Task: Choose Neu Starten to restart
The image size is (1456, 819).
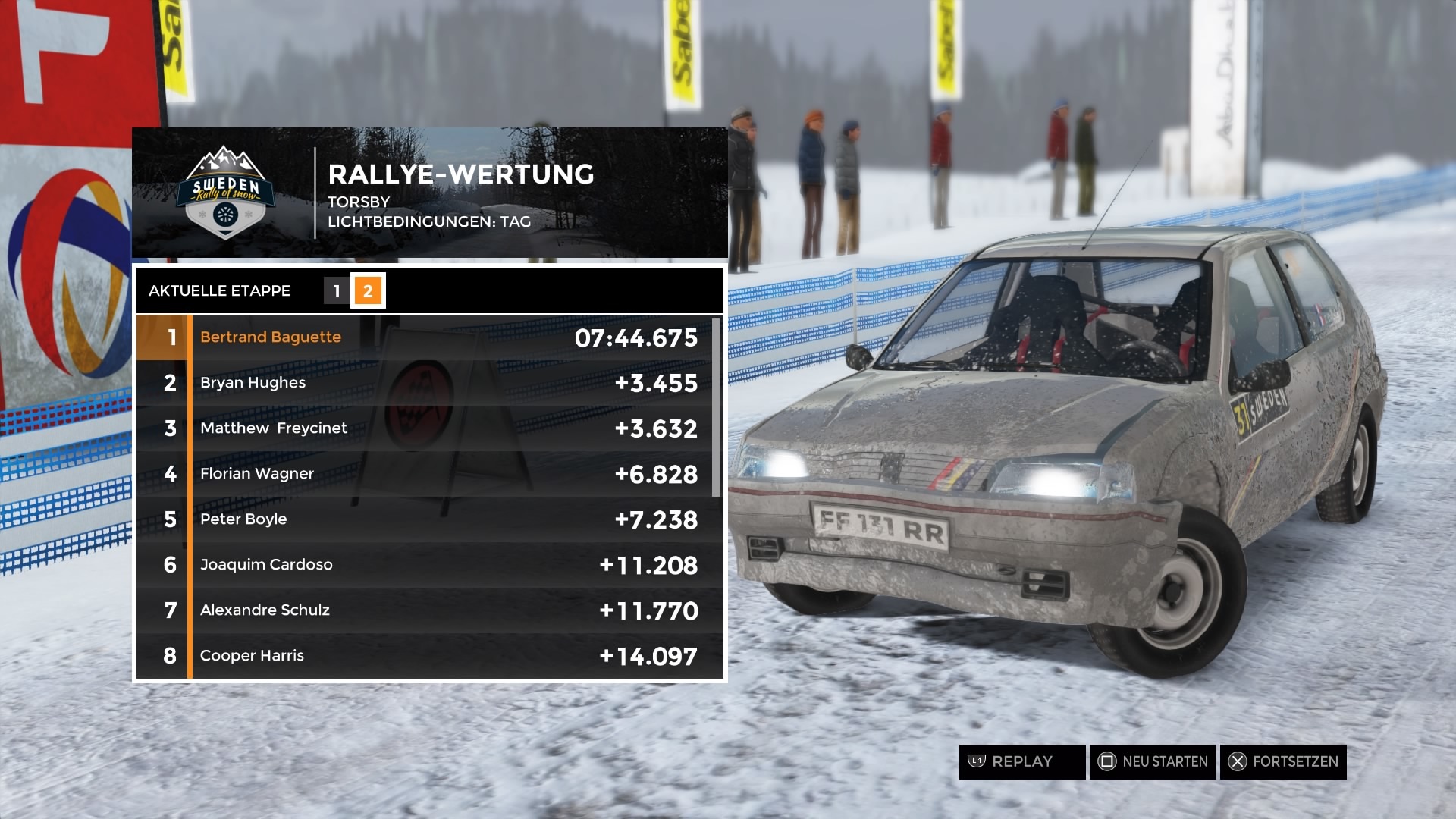Action: 1153,761
